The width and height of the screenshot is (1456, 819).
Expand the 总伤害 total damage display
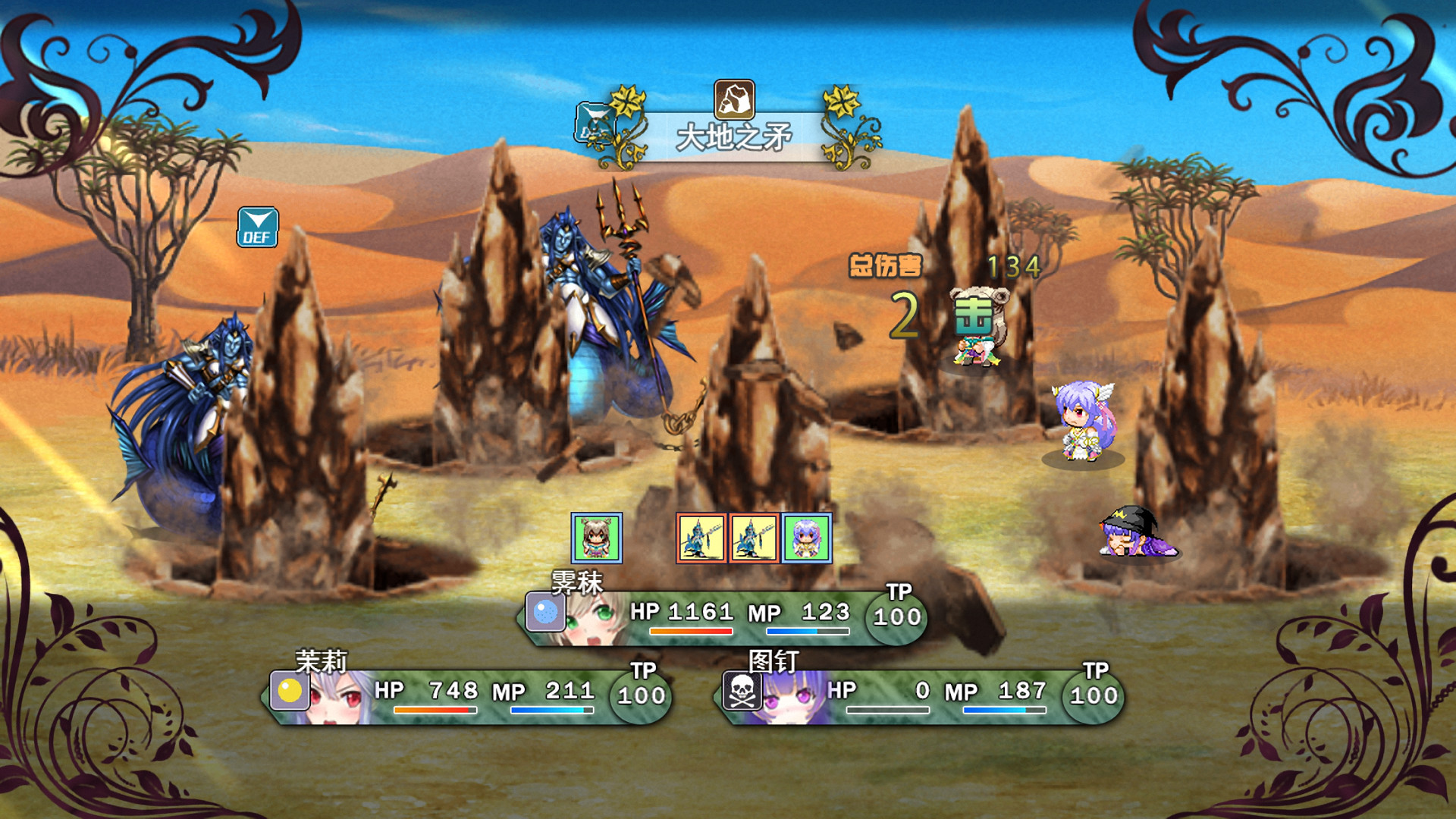(x=885, y=267)
